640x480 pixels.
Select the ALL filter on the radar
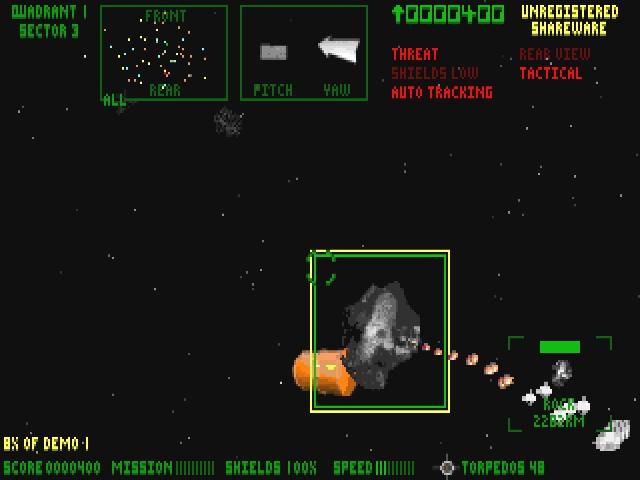click(114, 100)
